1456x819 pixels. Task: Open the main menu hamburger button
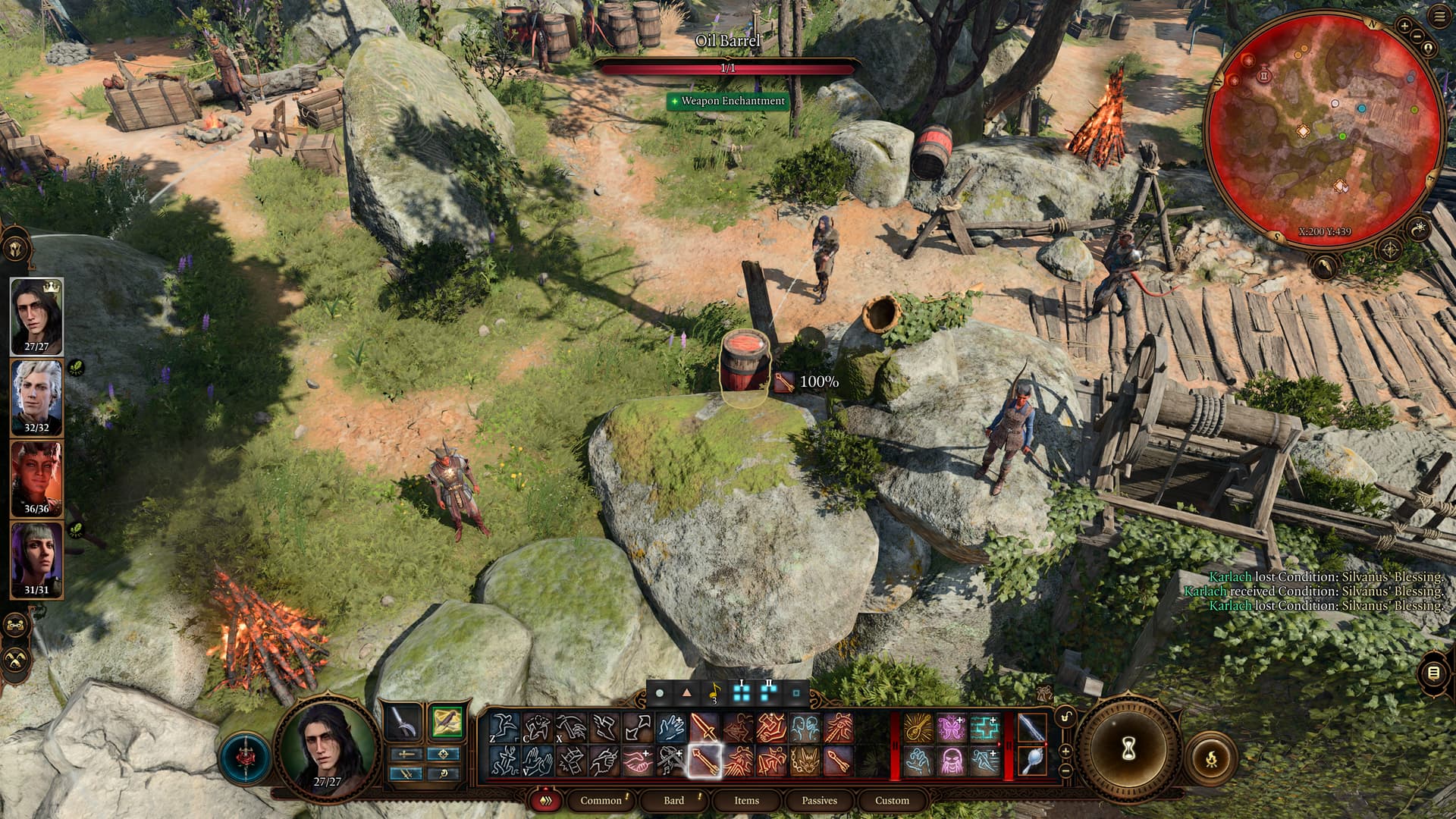coord(1440,17)
